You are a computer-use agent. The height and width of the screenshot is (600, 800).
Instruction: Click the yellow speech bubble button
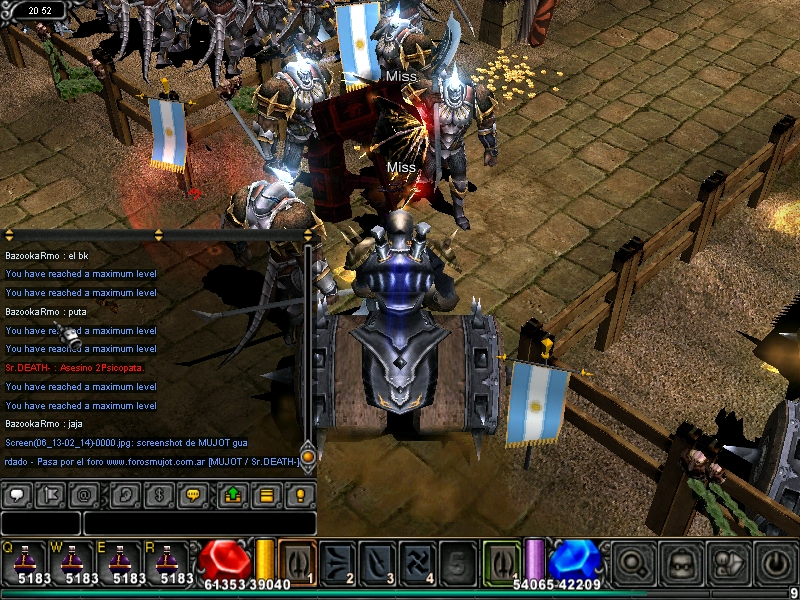pos(193,494)
